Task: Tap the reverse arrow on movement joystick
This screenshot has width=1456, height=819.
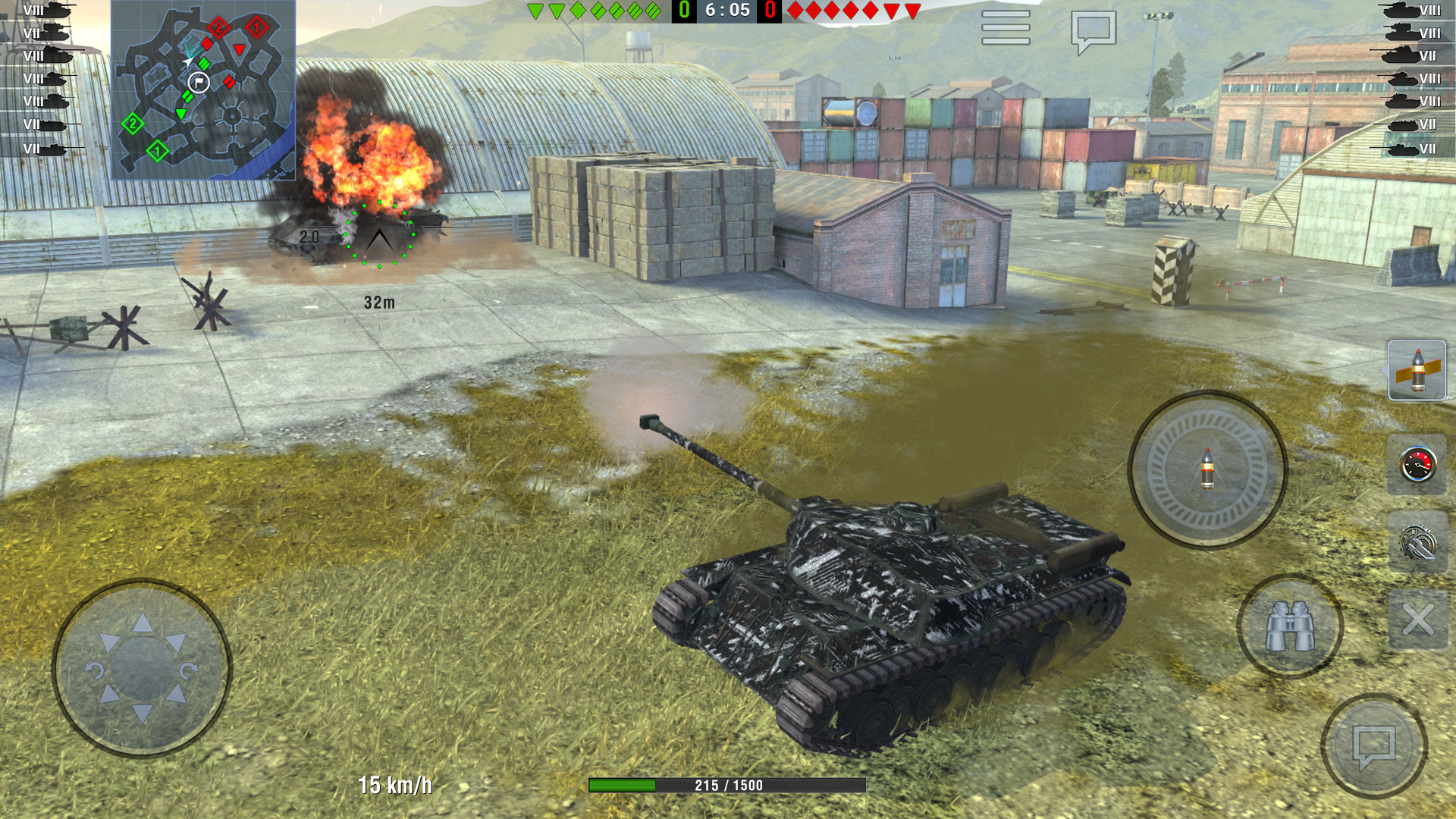Action: (x=143, y=714)
